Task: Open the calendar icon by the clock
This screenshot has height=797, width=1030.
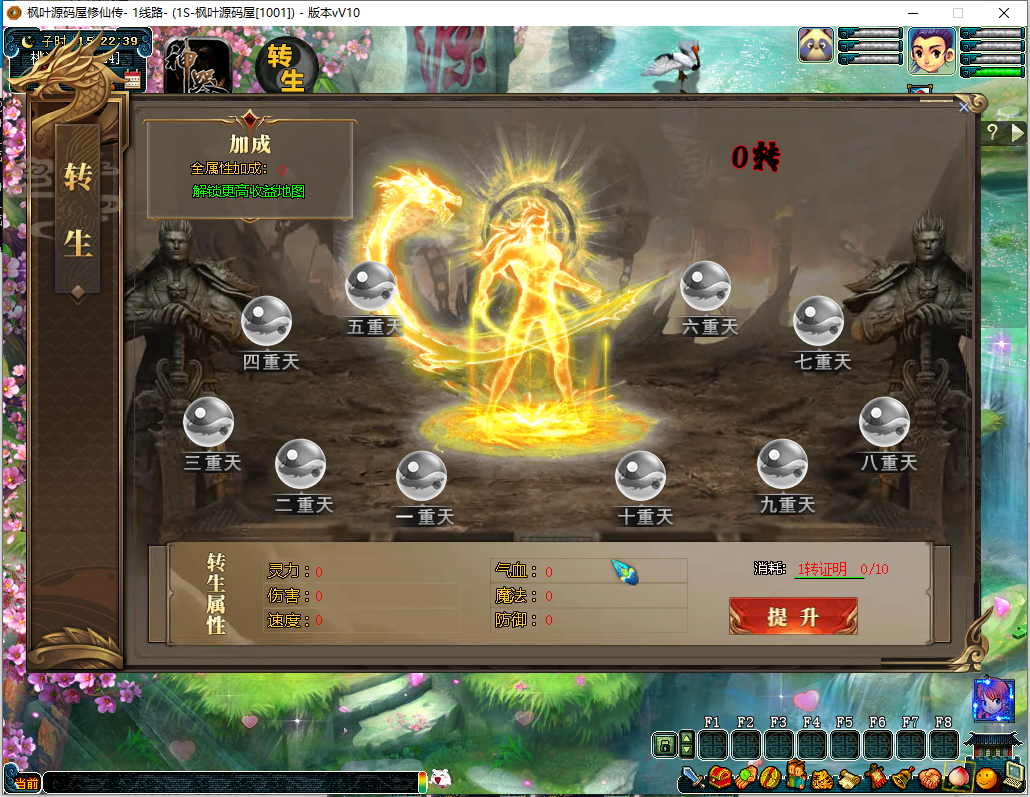Action: click(x=132, y=80)
